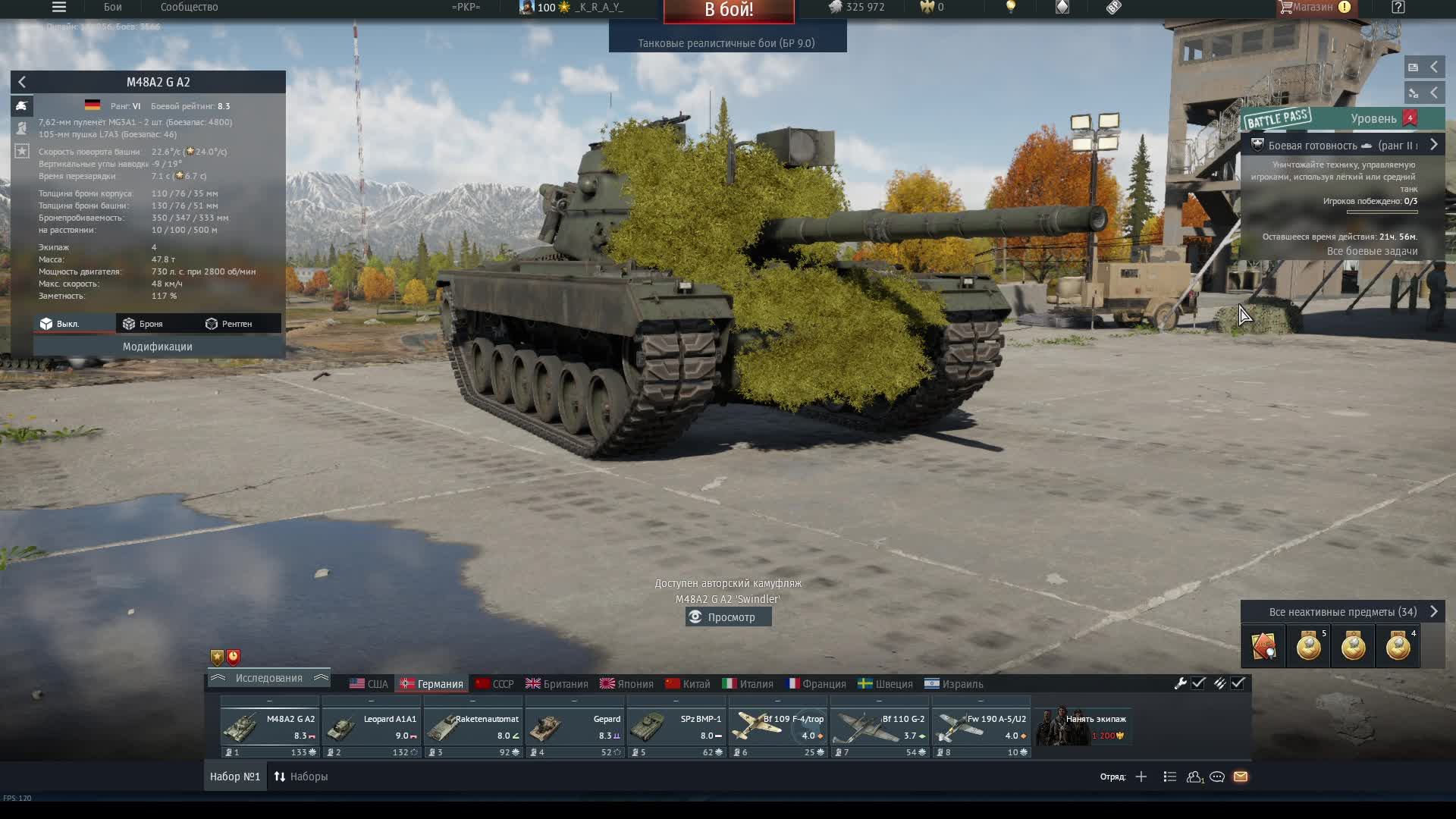
Task: Expand Все неактивные предметы panel
Action: 1434,611
